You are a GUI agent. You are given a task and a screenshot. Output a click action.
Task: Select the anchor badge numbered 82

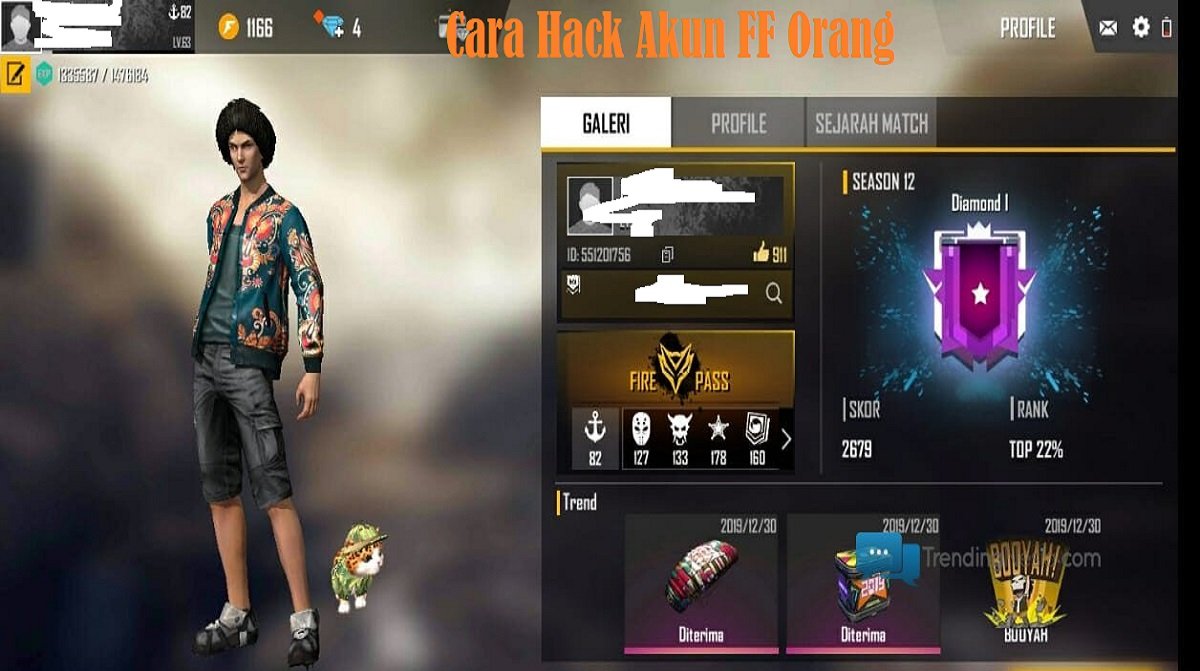click(x=595, y=438)
